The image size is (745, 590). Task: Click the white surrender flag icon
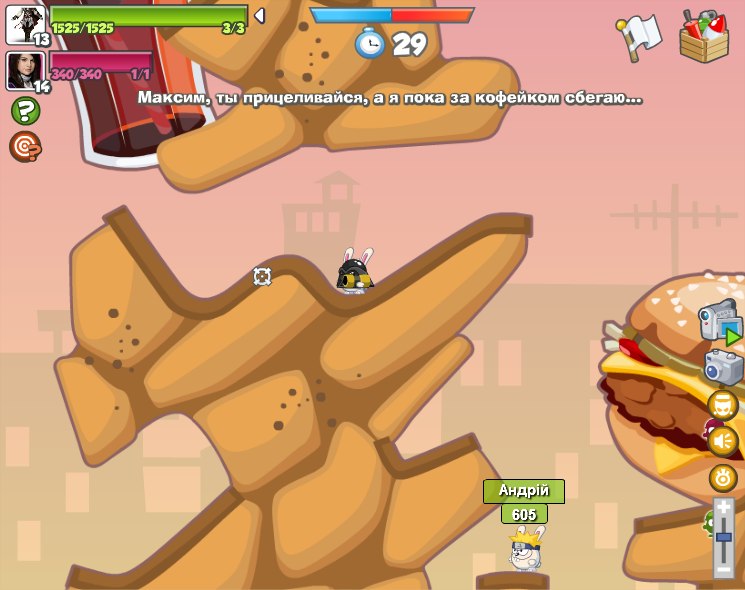641,33
